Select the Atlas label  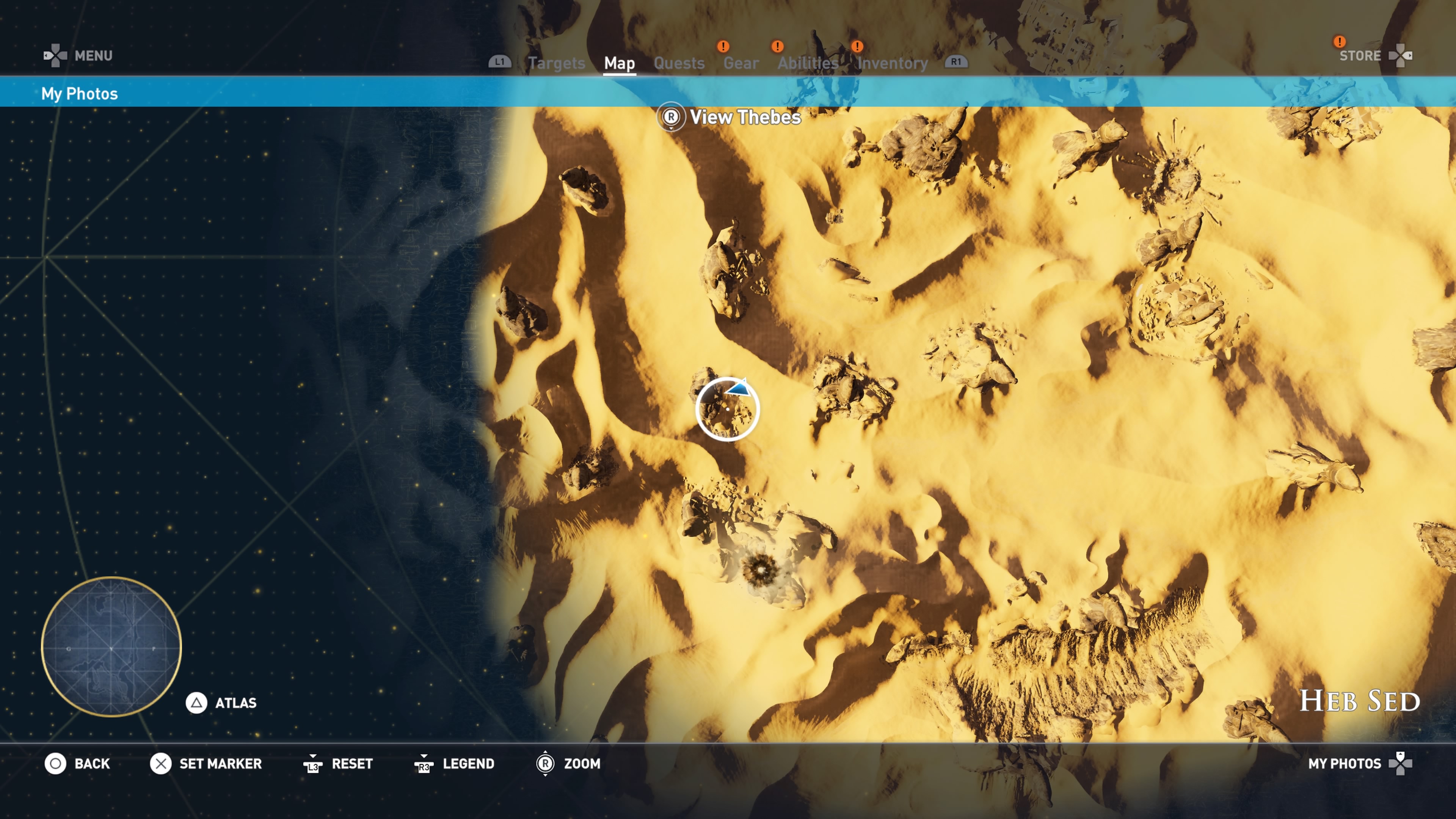pyautogui.click(x=235, y=703)
